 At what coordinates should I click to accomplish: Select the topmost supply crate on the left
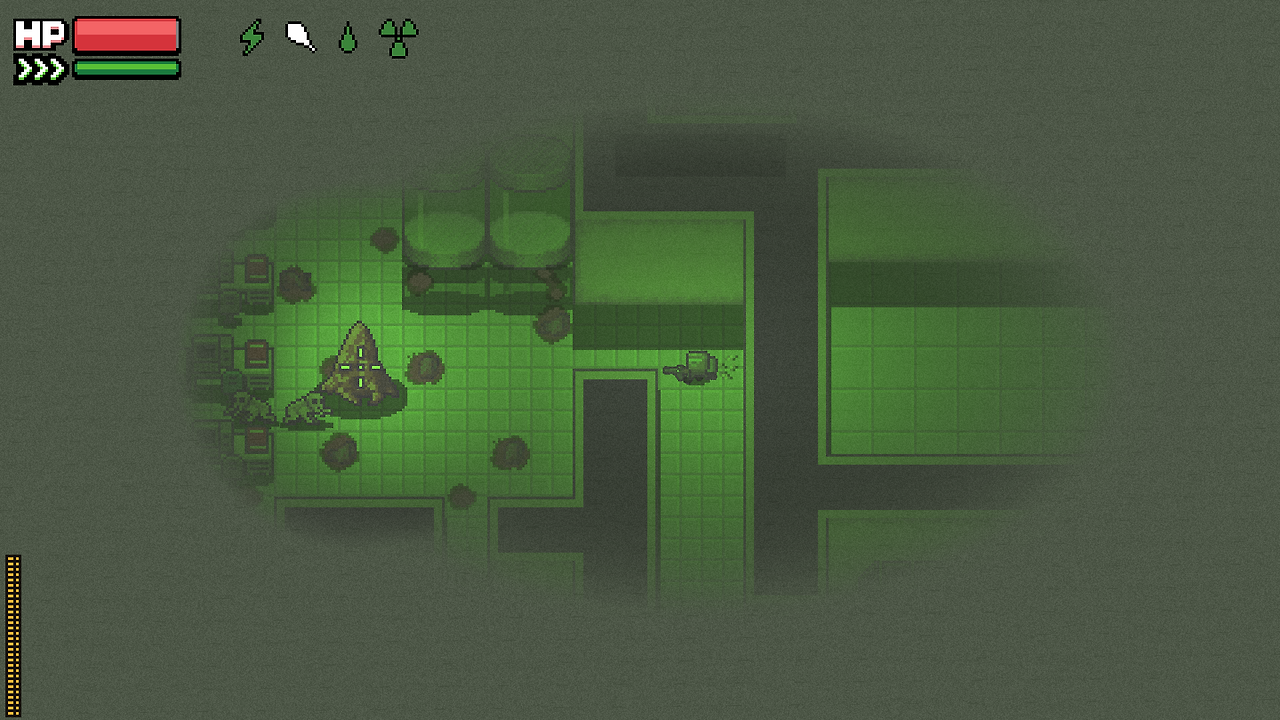pos(255,270)
